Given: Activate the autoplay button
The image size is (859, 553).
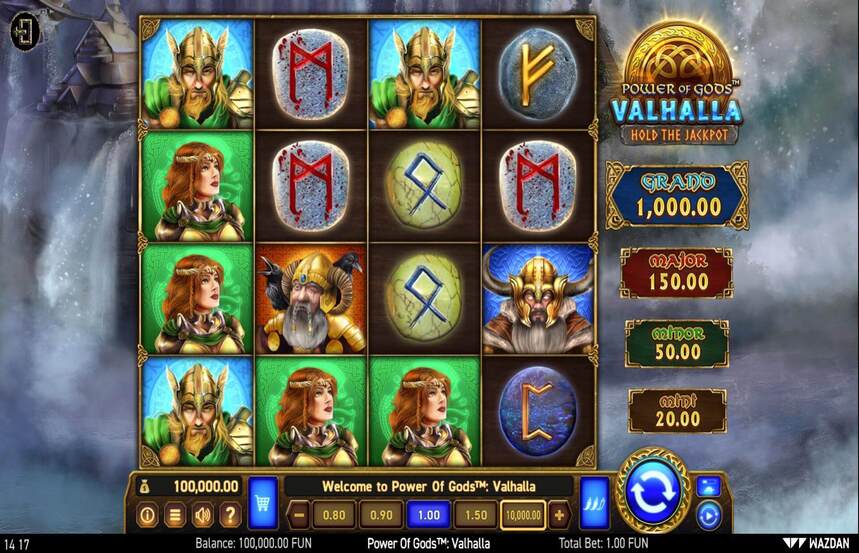Looking at the screenshot, I should tap(708, 516).
